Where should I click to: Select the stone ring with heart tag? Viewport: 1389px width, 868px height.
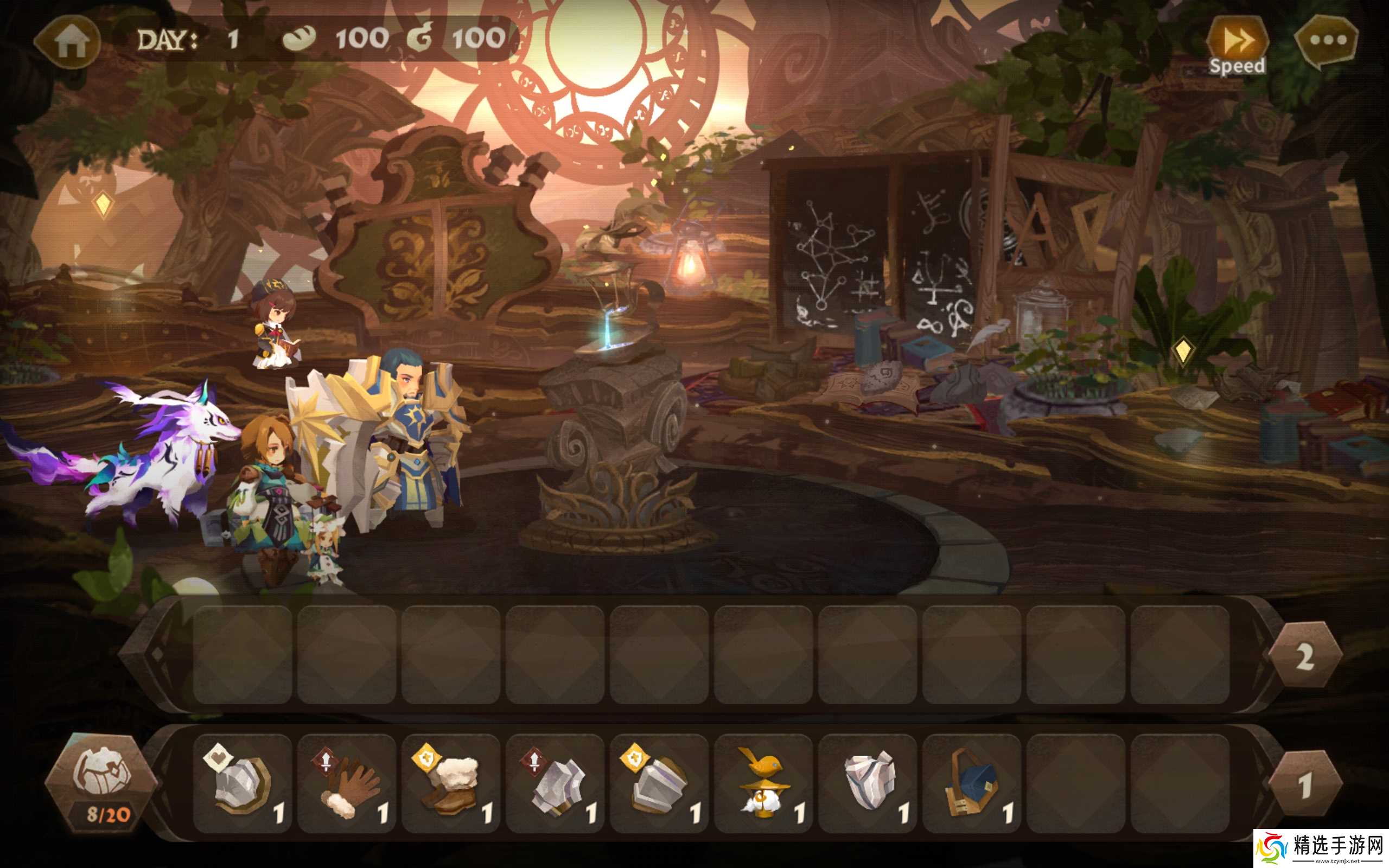242,783
